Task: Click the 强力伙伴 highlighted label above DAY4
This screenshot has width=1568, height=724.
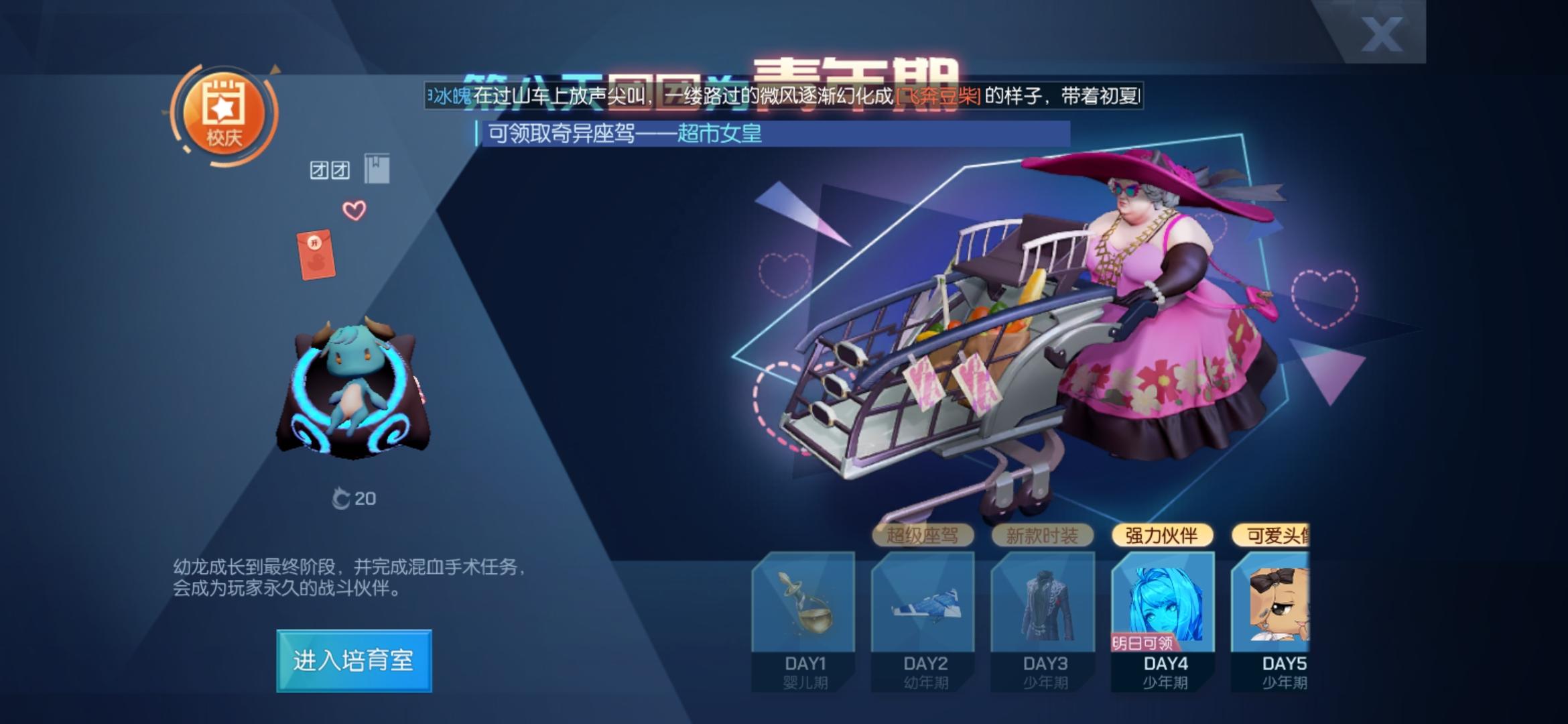Action: point(1164,537)
